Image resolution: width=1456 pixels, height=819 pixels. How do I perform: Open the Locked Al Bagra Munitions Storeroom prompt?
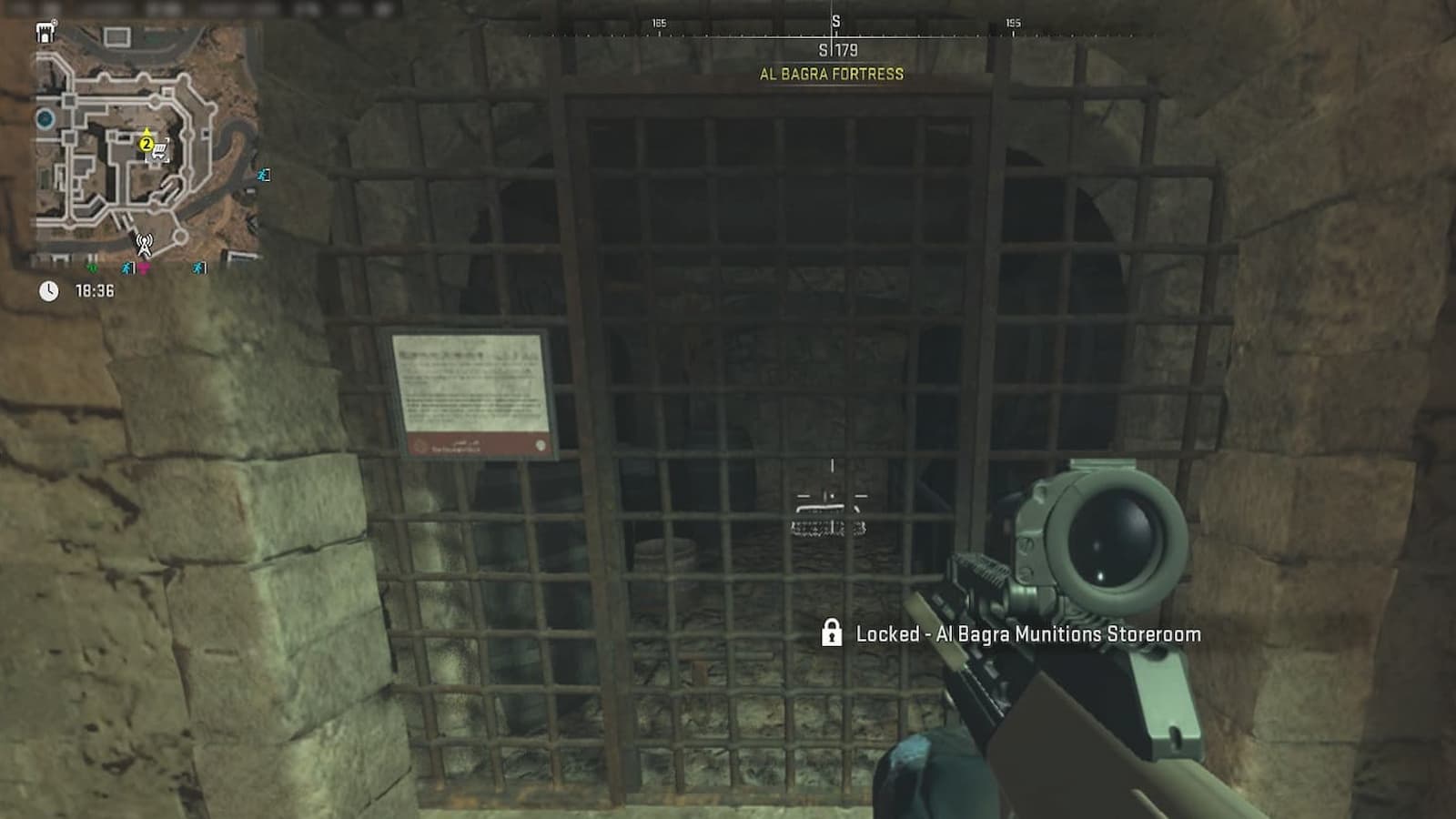click(1028, 635)
